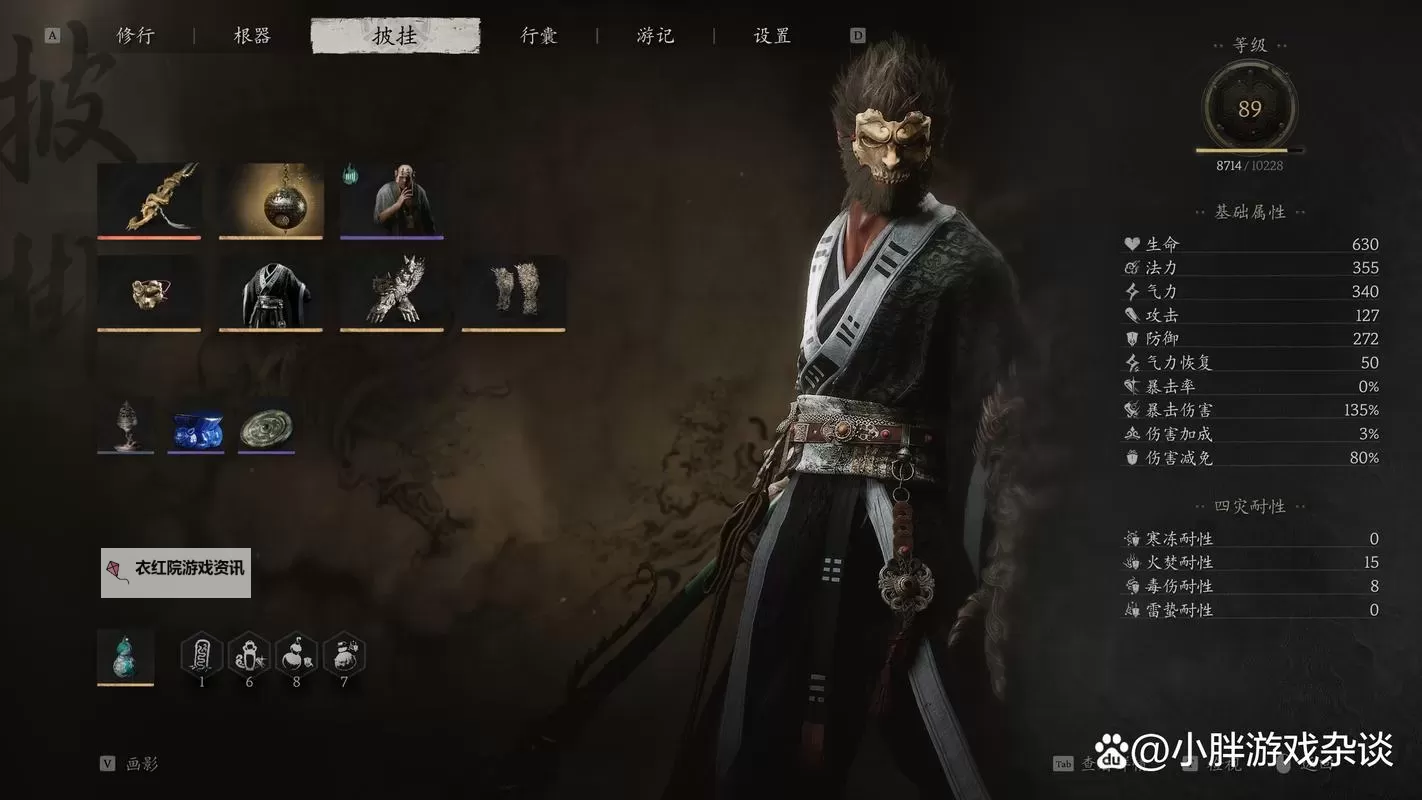Viewport: 1422px width, 800px height.
Task: Switch to the 设置 (Settings) menu
Action: coord(769,35)
